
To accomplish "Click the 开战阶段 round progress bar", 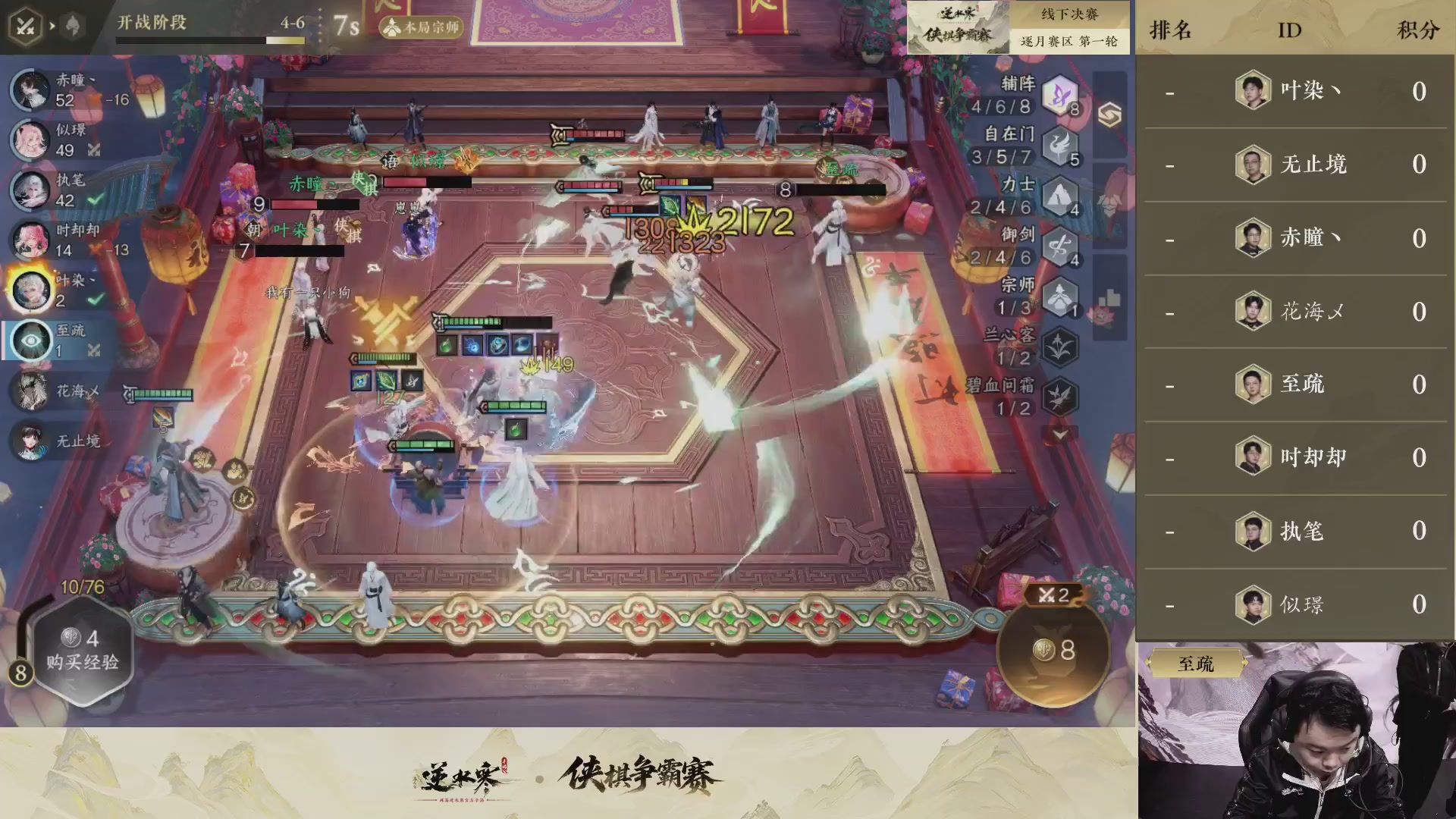I will [x=210, y=40].
